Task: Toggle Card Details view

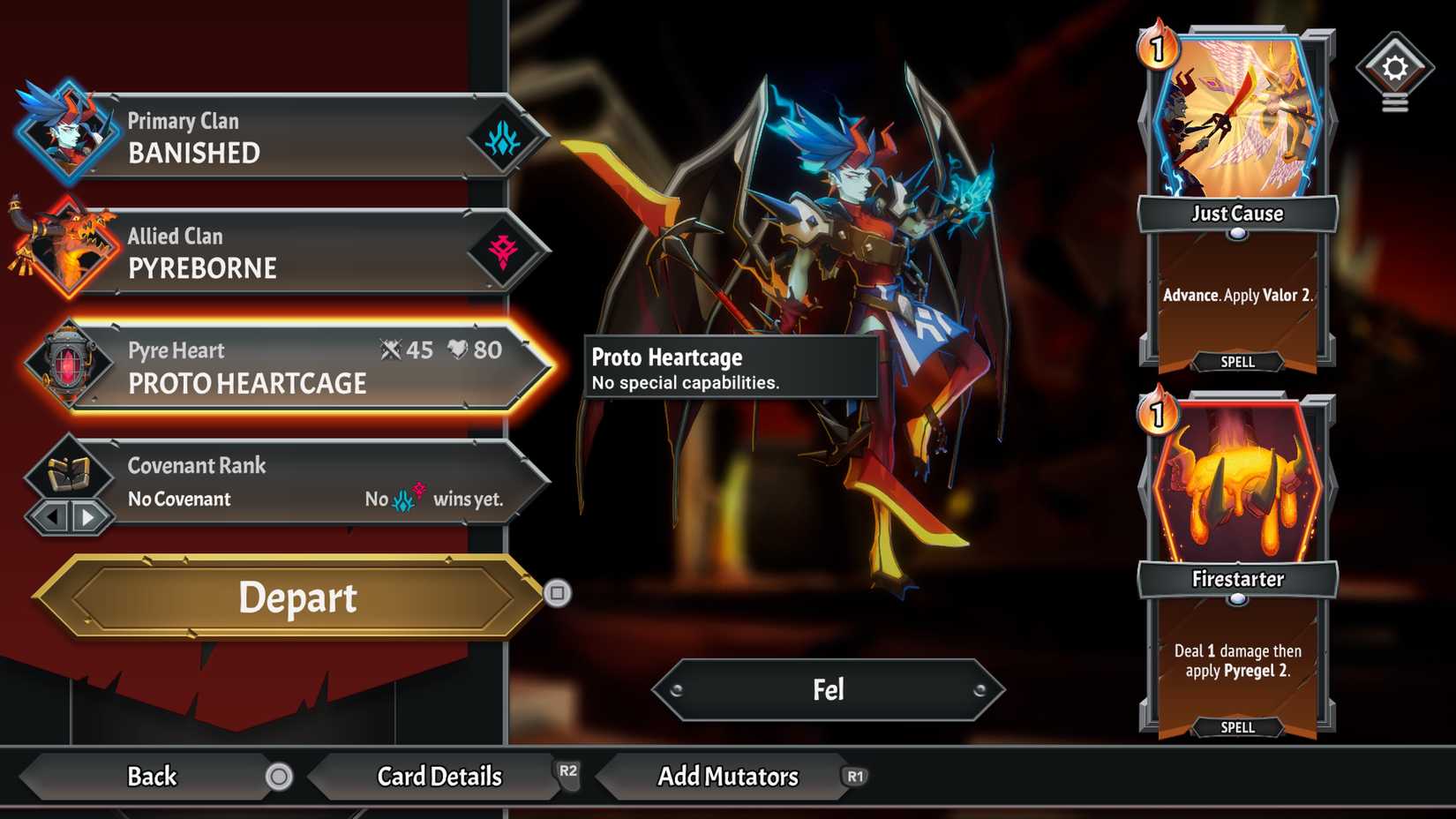Action: click(439, 777)
